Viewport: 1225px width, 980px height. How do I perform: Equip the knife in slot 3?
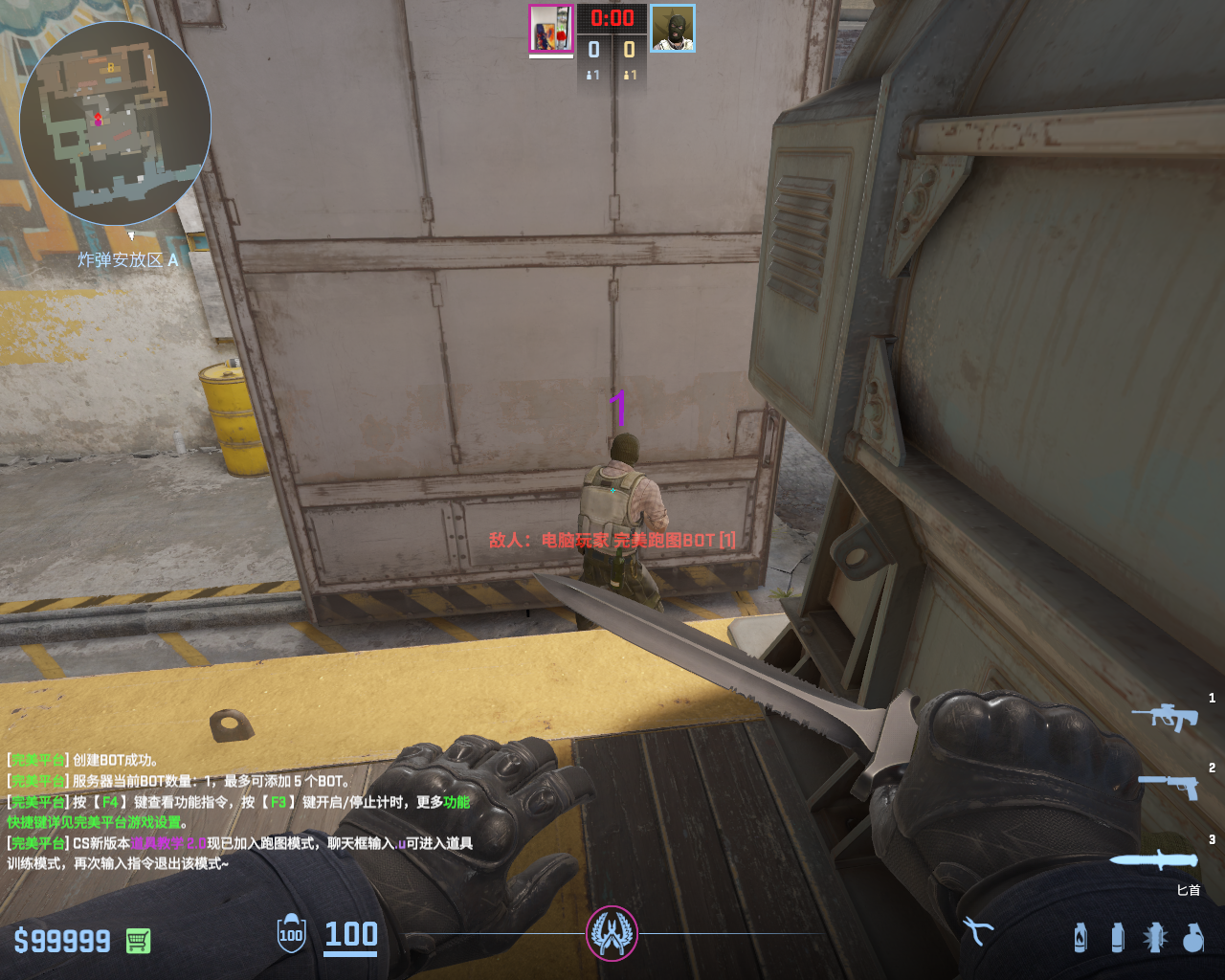click(1153, 859)
